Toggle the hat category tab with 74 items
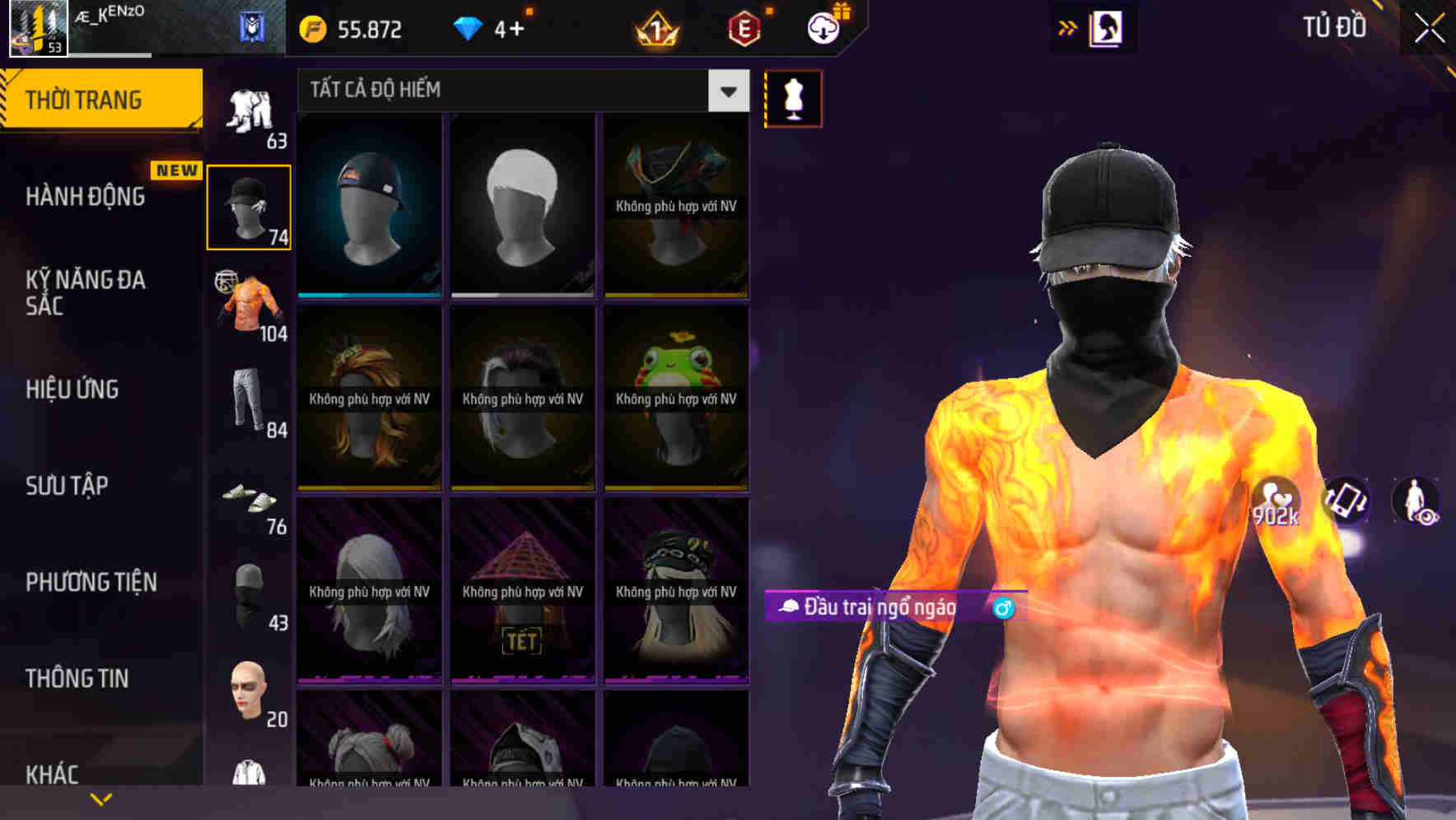This screenshot has width=1456, height=820. coord(247,206)
